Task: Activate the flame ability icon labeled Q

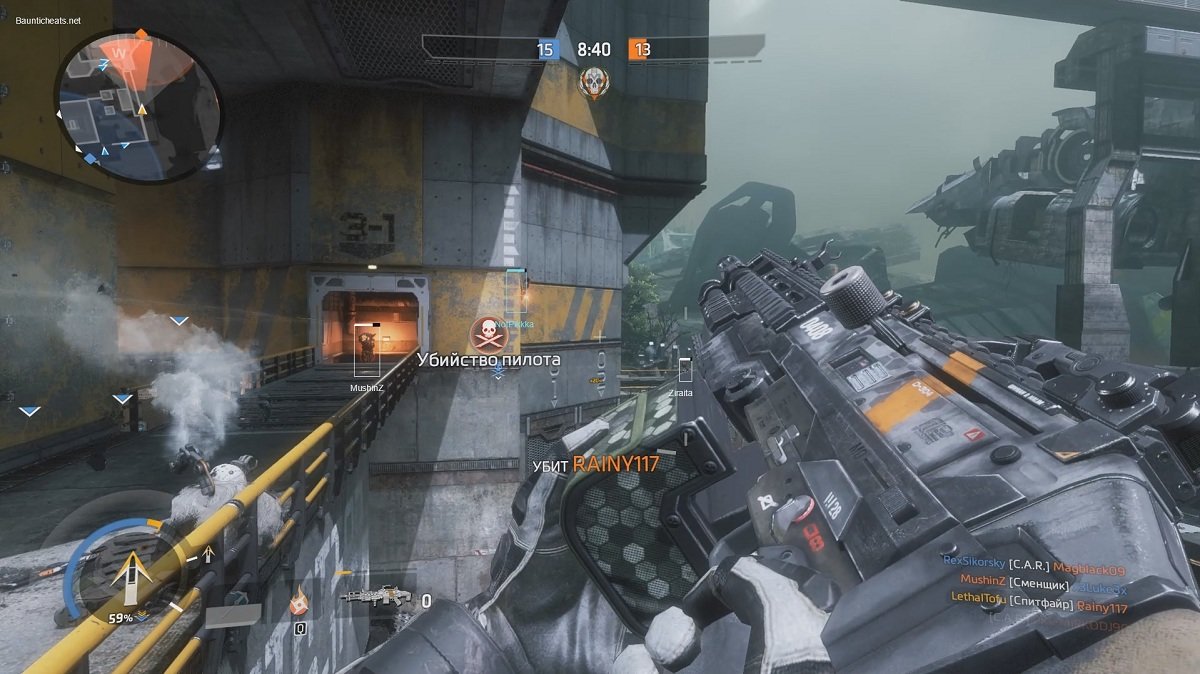Action: coord(299,604)
